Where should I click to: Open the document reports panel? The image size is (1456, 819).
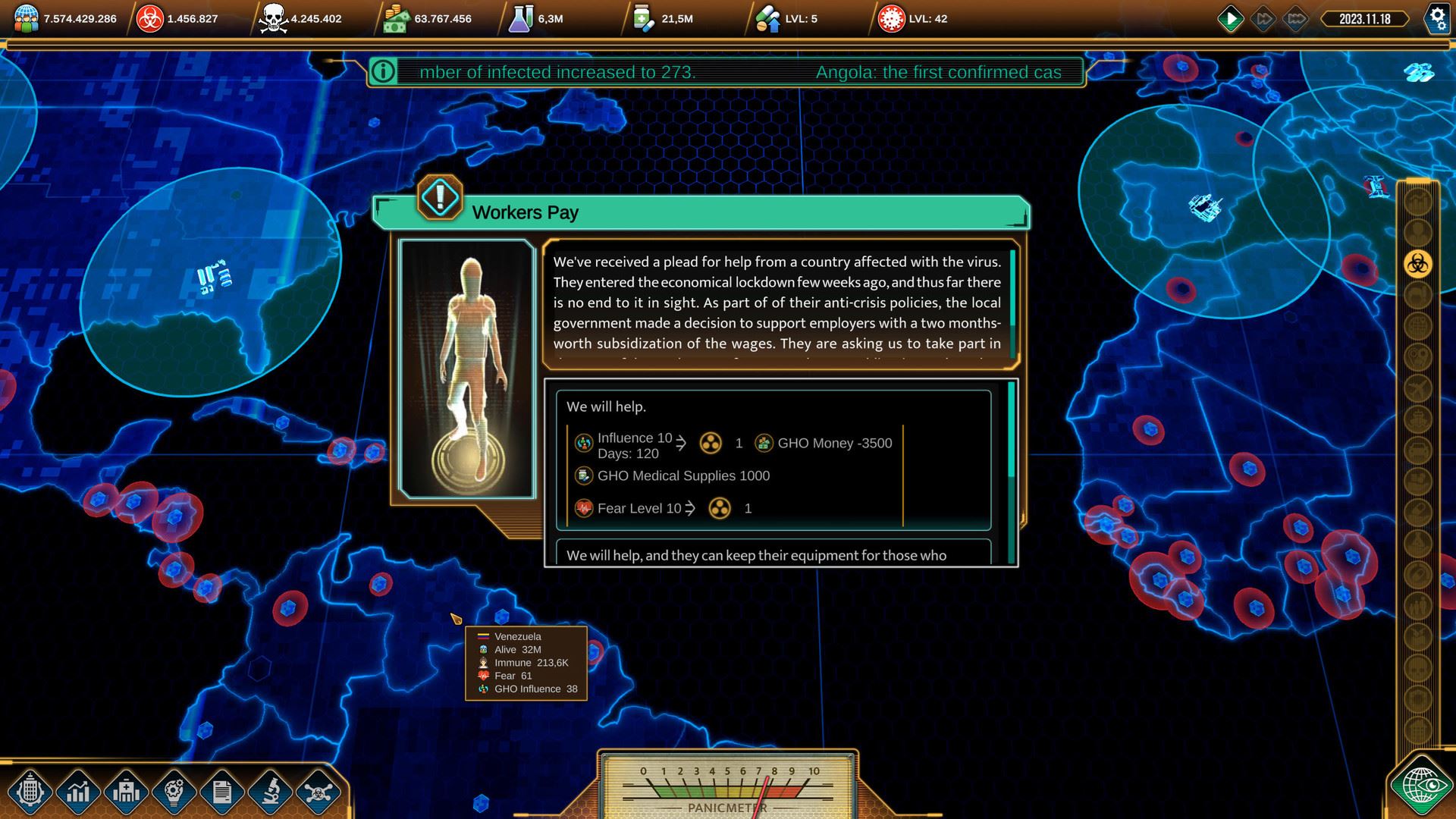point(221,792)
